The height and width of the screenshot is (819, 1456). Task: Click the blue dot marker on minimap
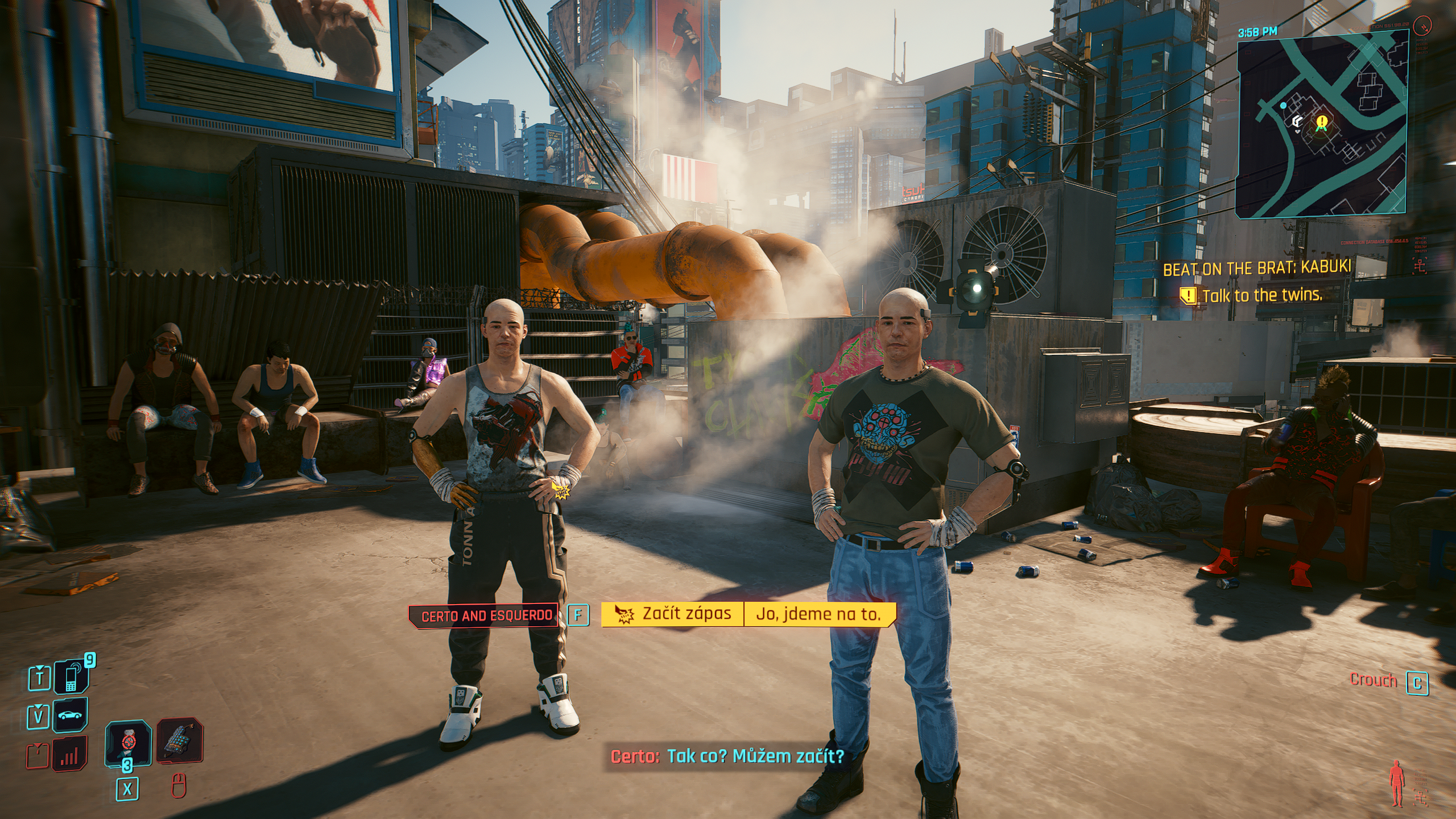[x=1283, y=106]
